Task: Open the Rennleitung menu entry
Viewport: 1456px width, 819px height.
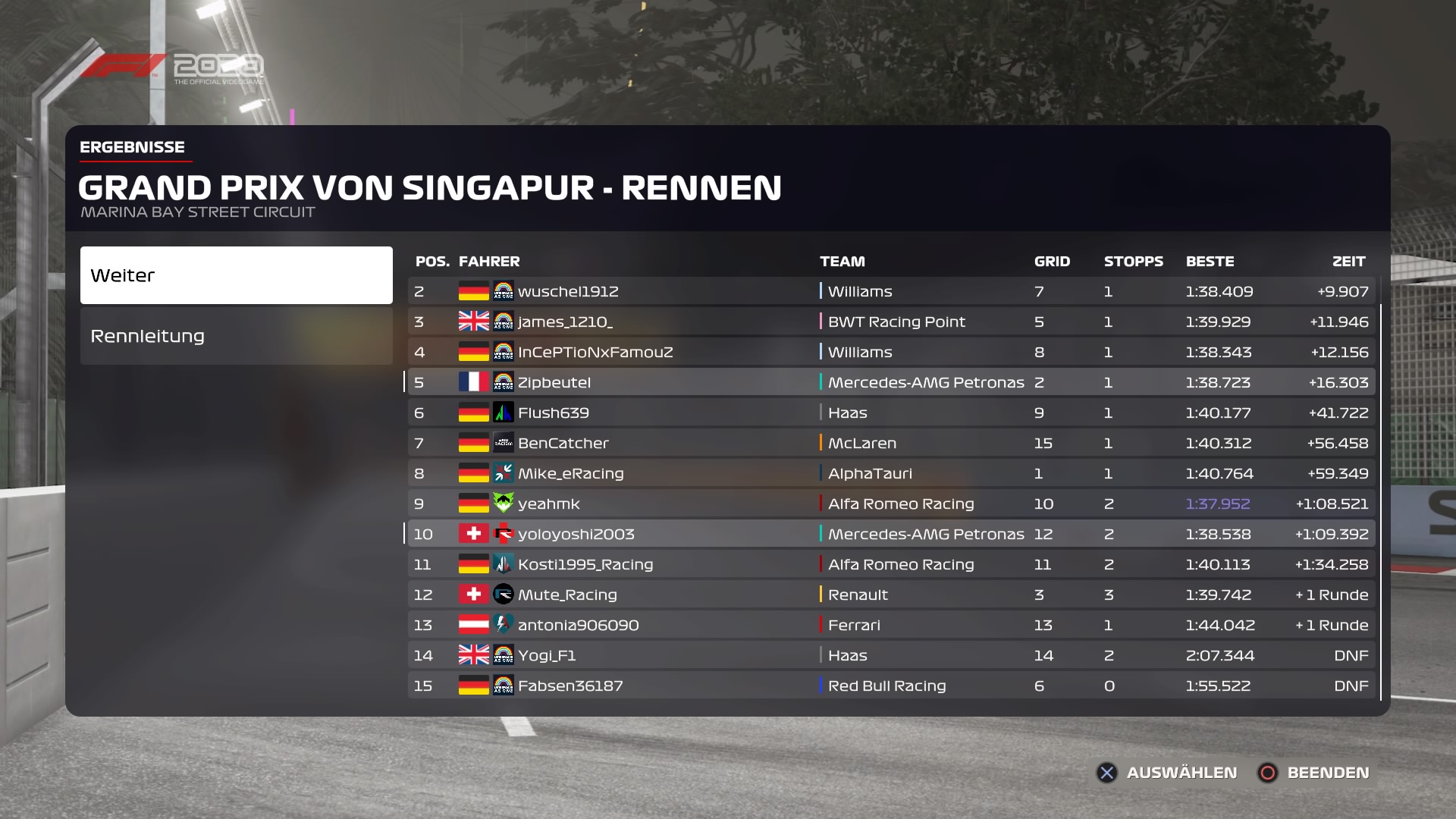Action: [x=236, y=336]
